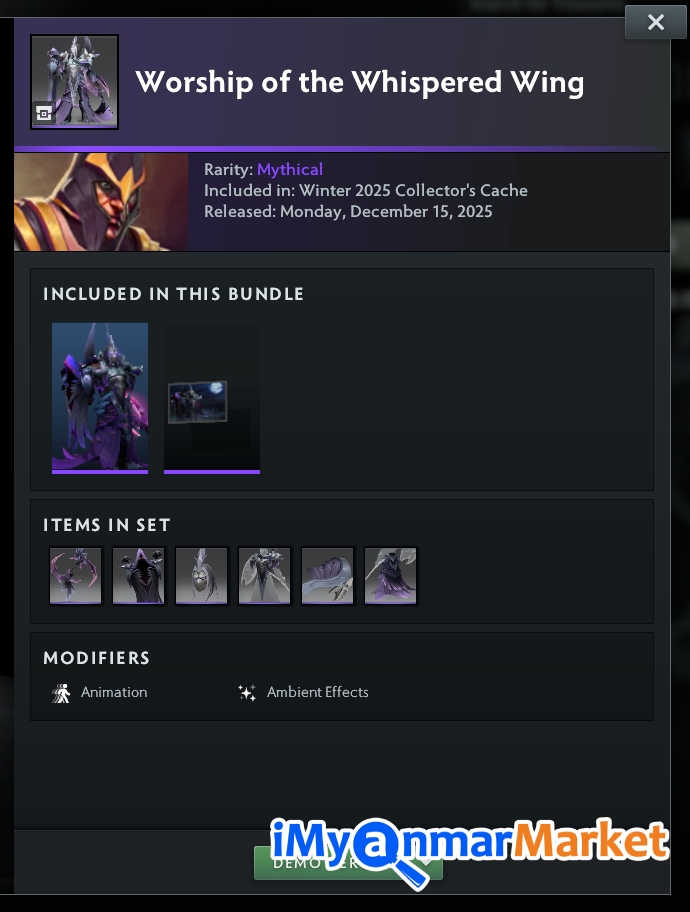
Task: Select the loading screen bundle tile
Action: click(212, 397)
